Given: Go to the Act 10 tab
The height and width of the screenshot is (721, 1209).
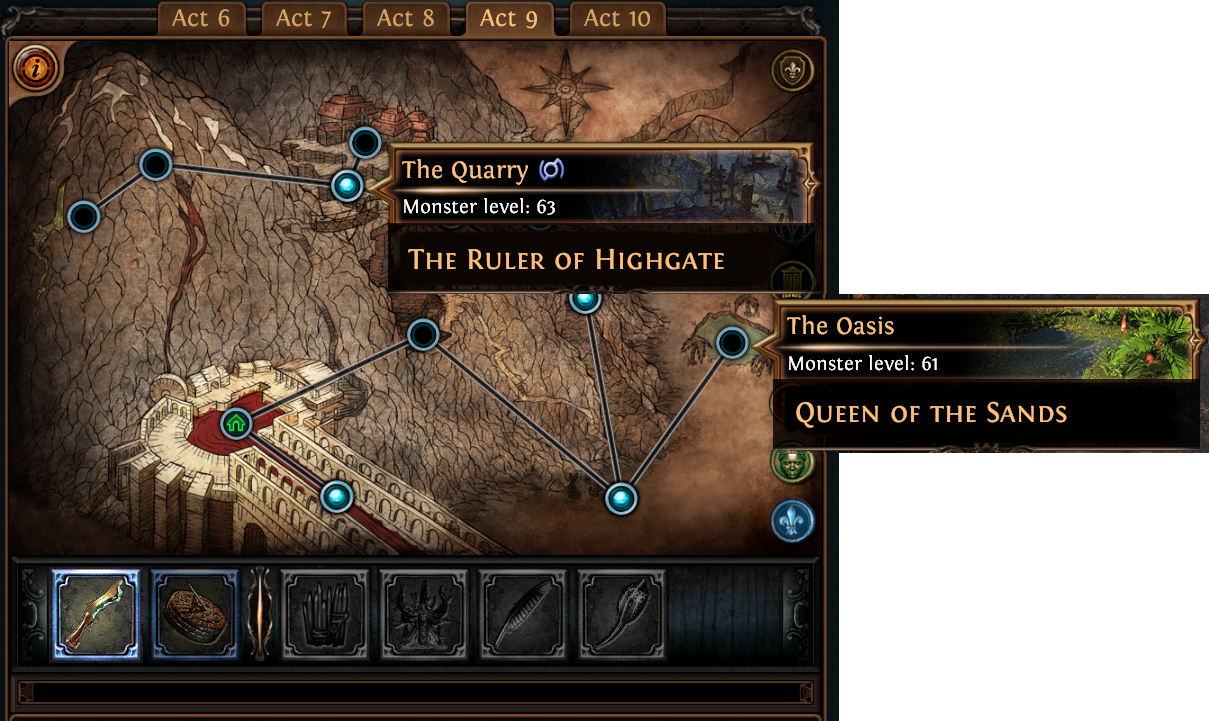Looking at the screenshot, I should [x=616, y=18].
